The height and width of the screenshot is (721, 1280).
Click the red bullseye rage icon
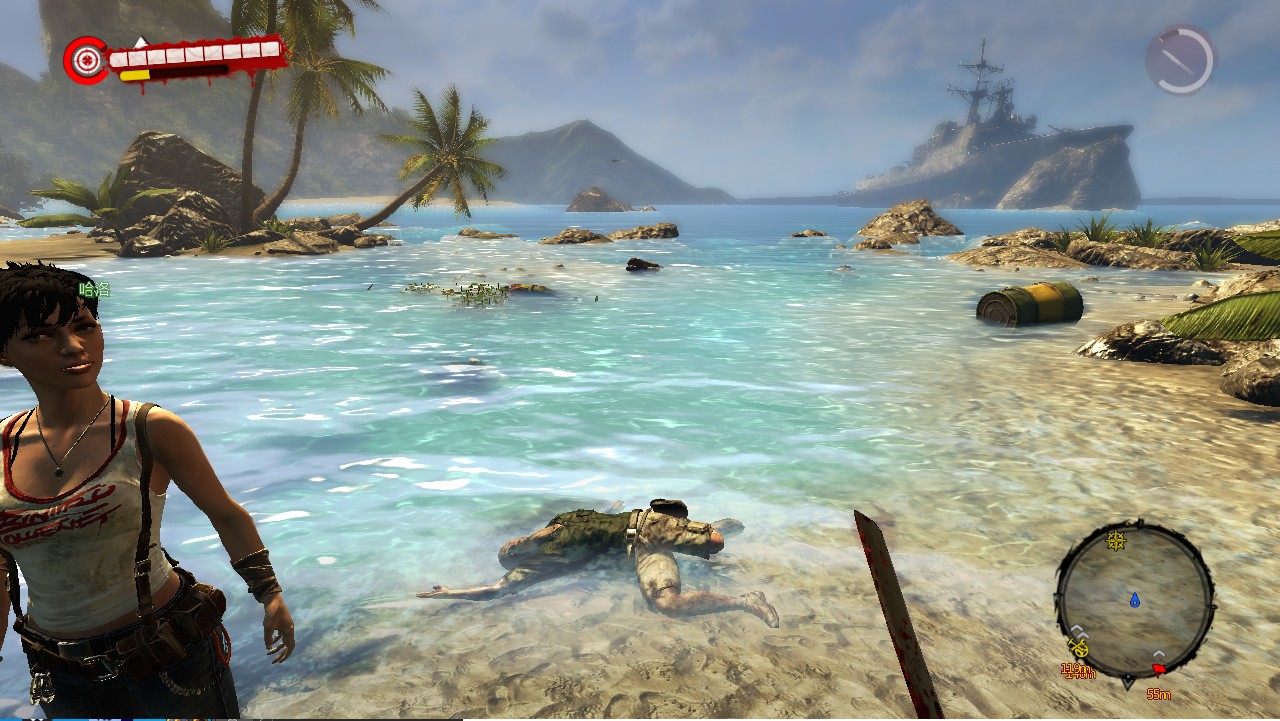click(x=86, y=60)
